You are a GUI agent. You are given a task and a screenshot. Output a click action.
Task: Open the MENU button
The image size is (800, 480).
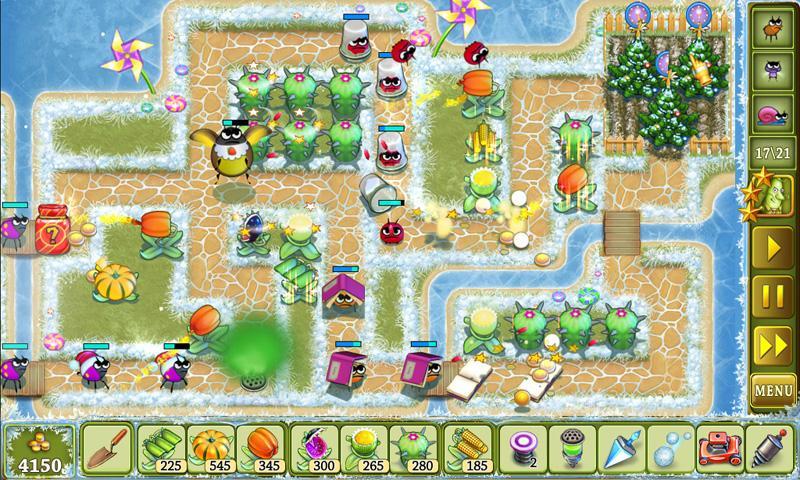coord(773,388)
